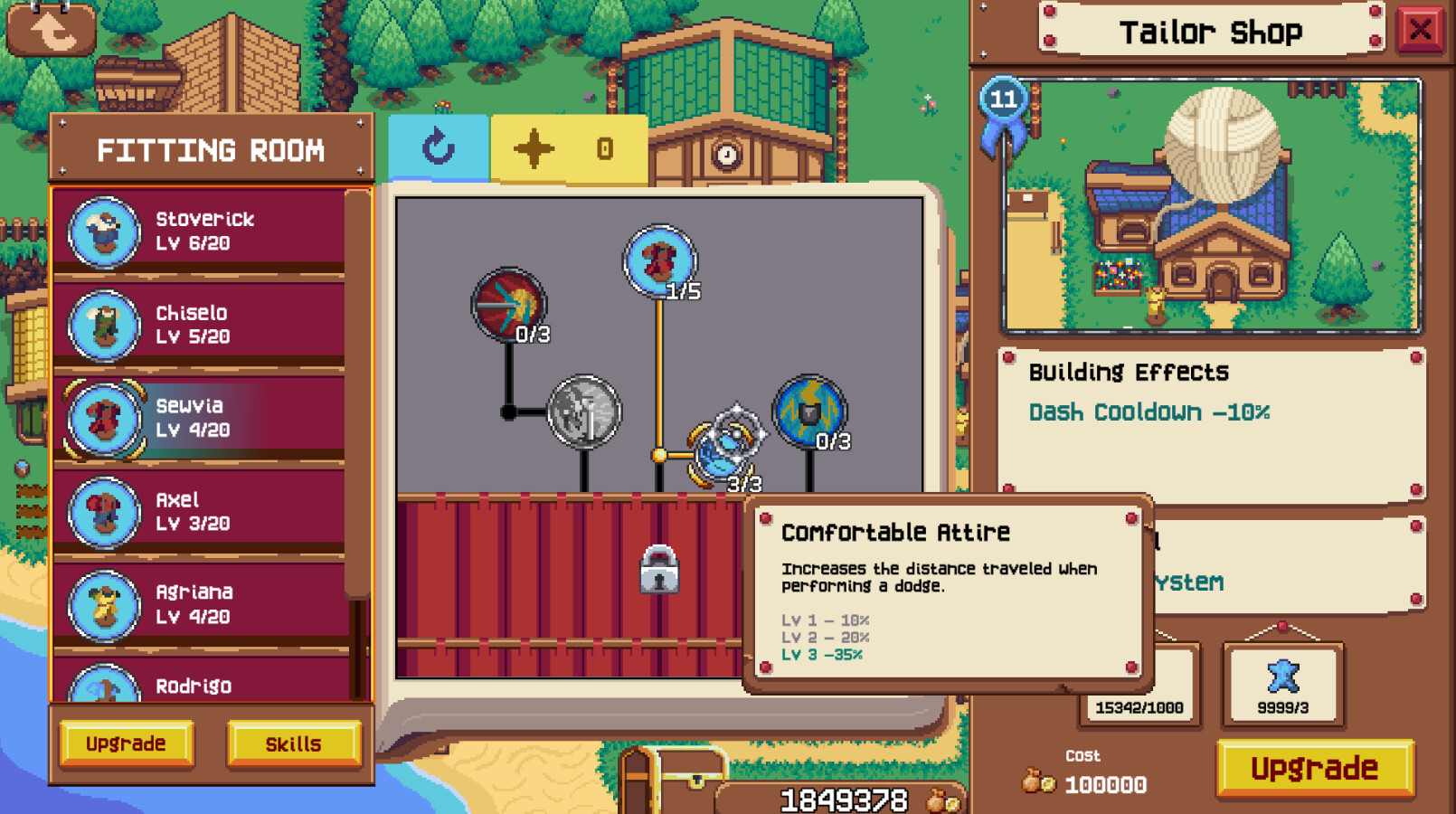
Task: Select the outfit skill node marked 1/5
Action: coord(657,262)
